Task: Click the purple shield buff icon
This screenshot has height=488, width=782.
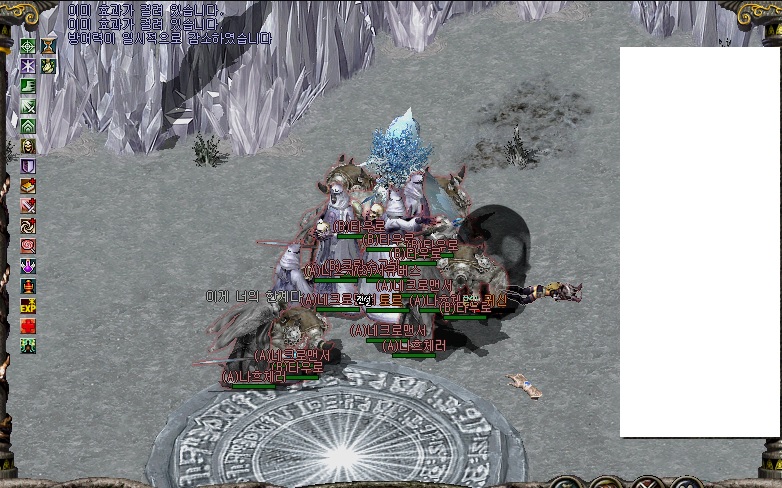Action: tap(28, 166)
